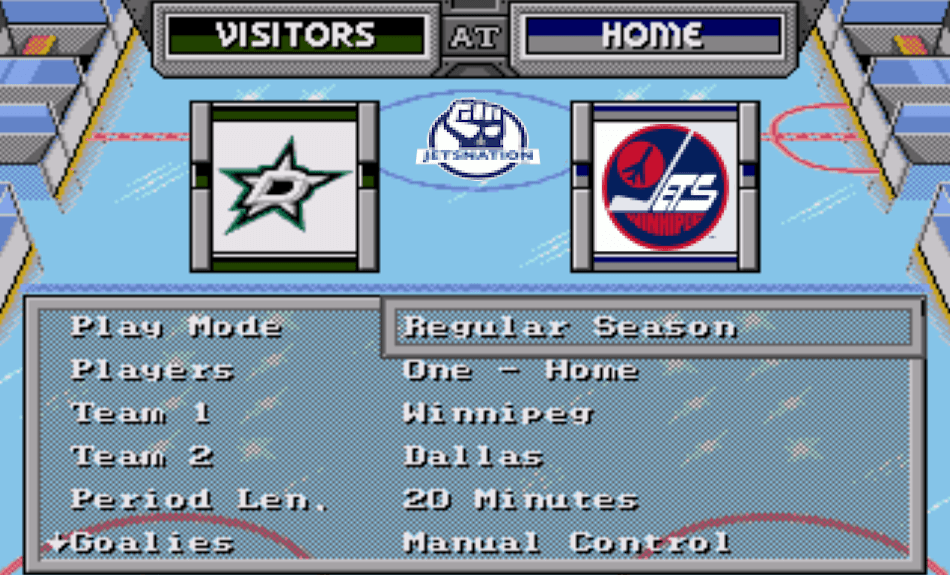Change the Manual Control goalie setting

[567, 543]
